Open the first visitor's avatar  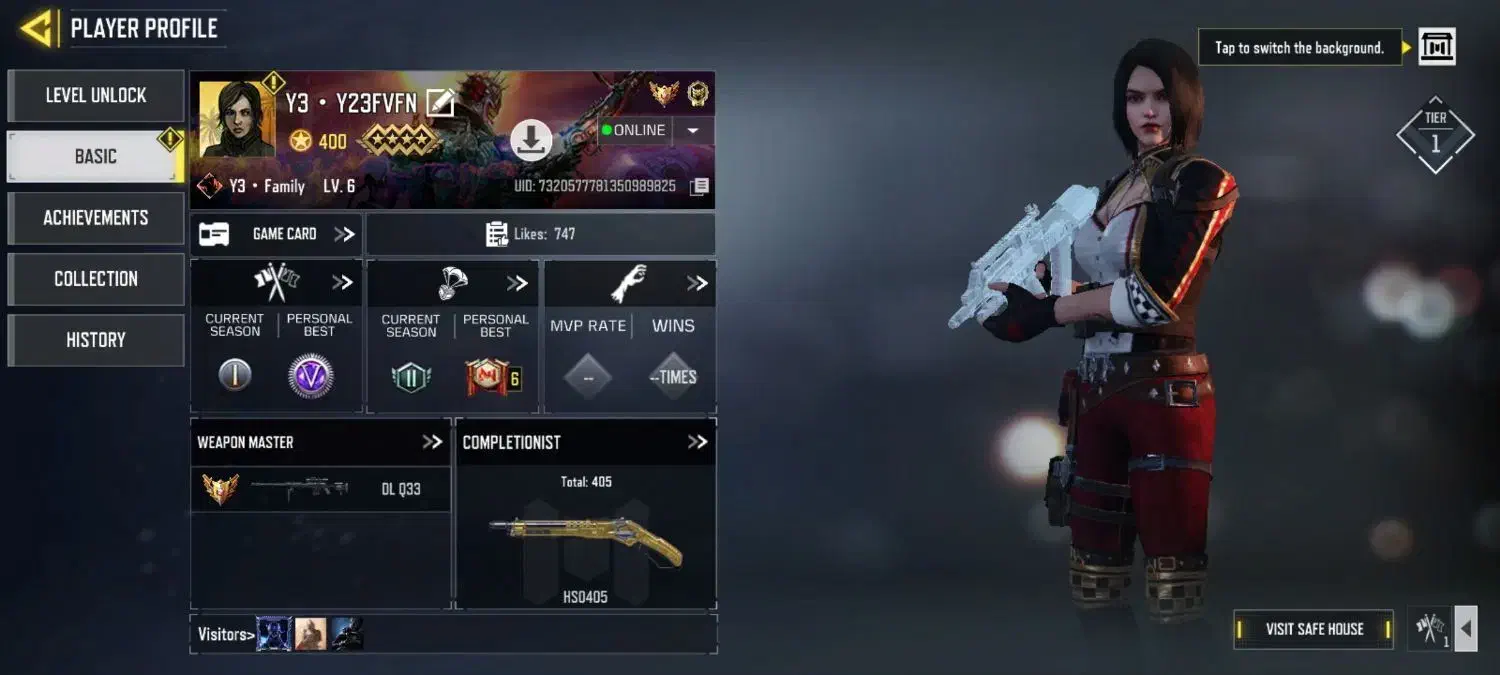pos(274,634)
